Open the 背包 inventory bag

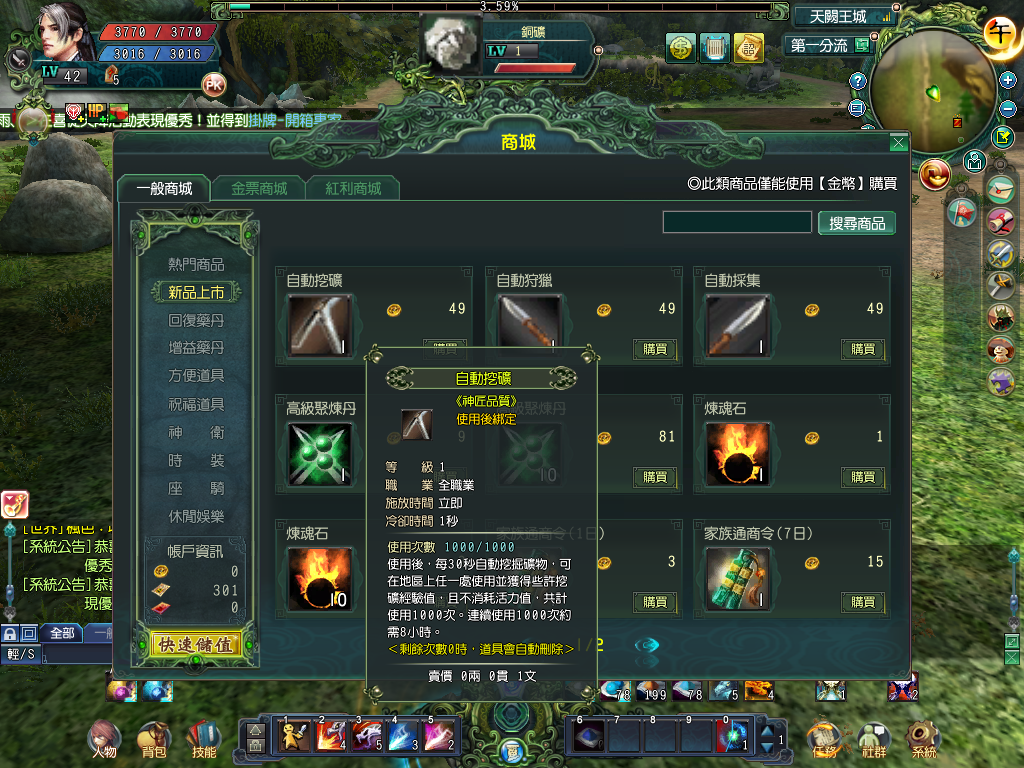coord(154,739)
